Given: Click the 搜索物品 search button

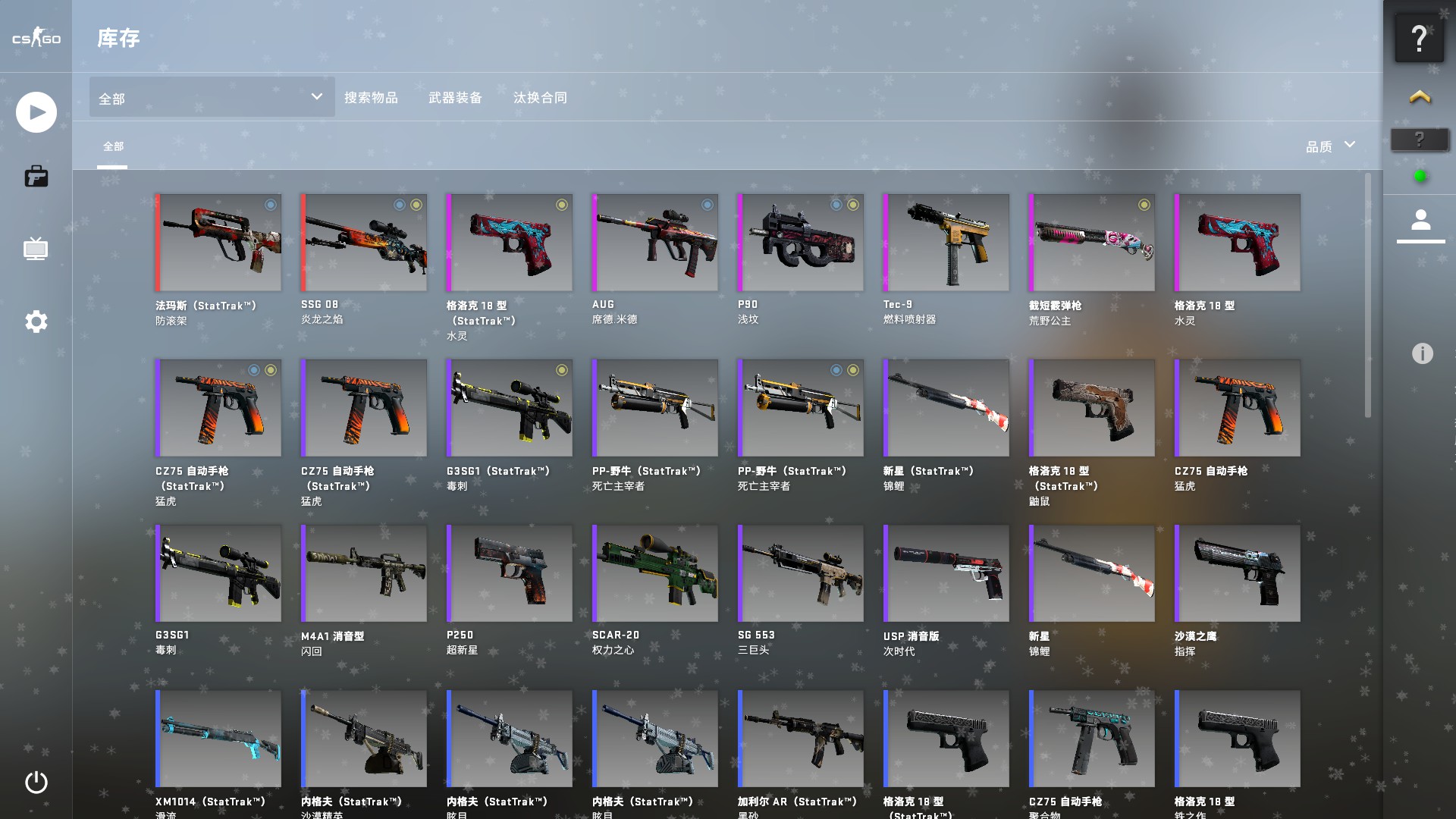Looking at the screenshot, I should coord(372,98).
